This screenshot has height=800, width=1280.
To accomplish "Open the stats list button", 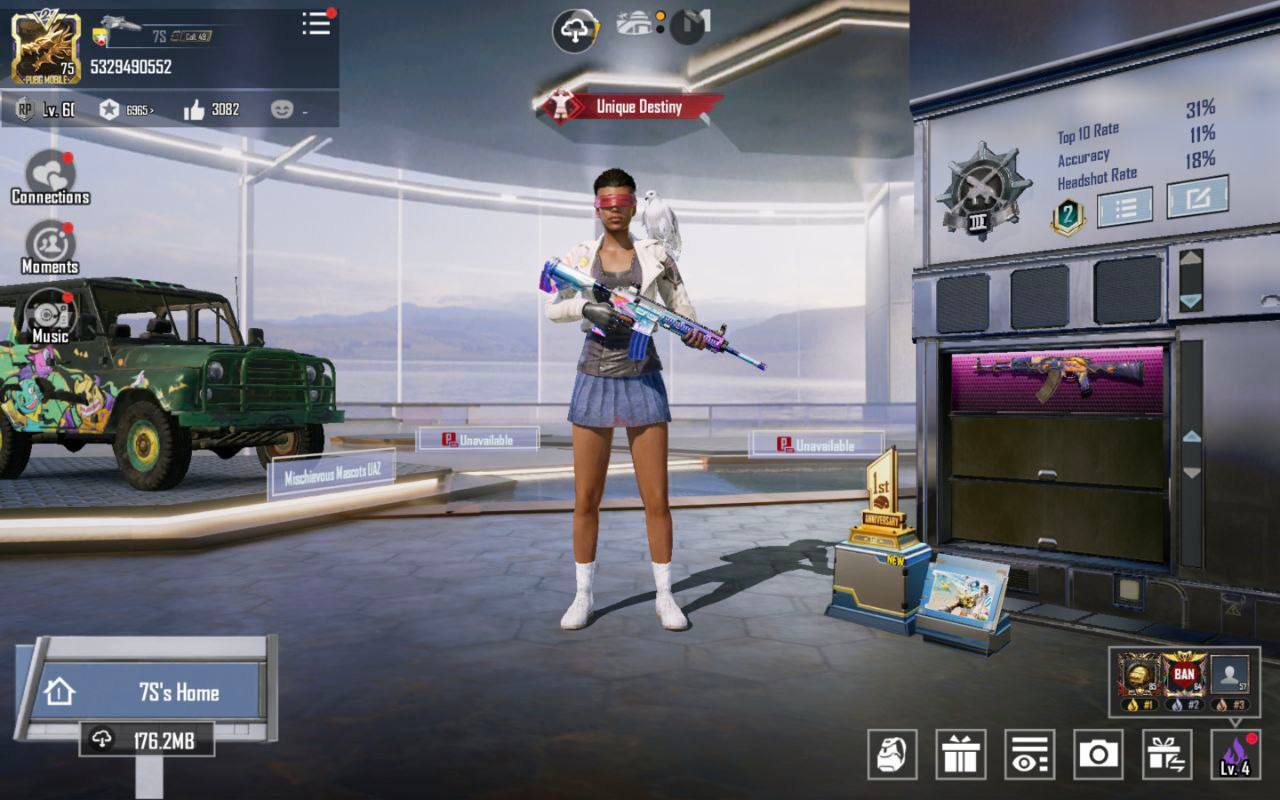I will [x=1124, y=208].
